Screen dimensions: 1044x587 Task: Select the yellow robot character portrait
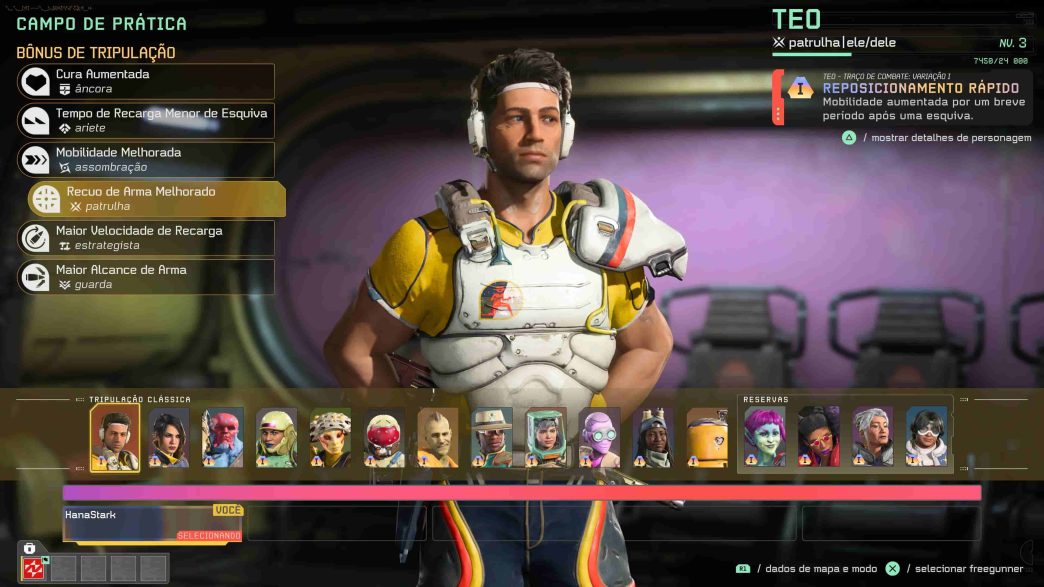(707, 437)
